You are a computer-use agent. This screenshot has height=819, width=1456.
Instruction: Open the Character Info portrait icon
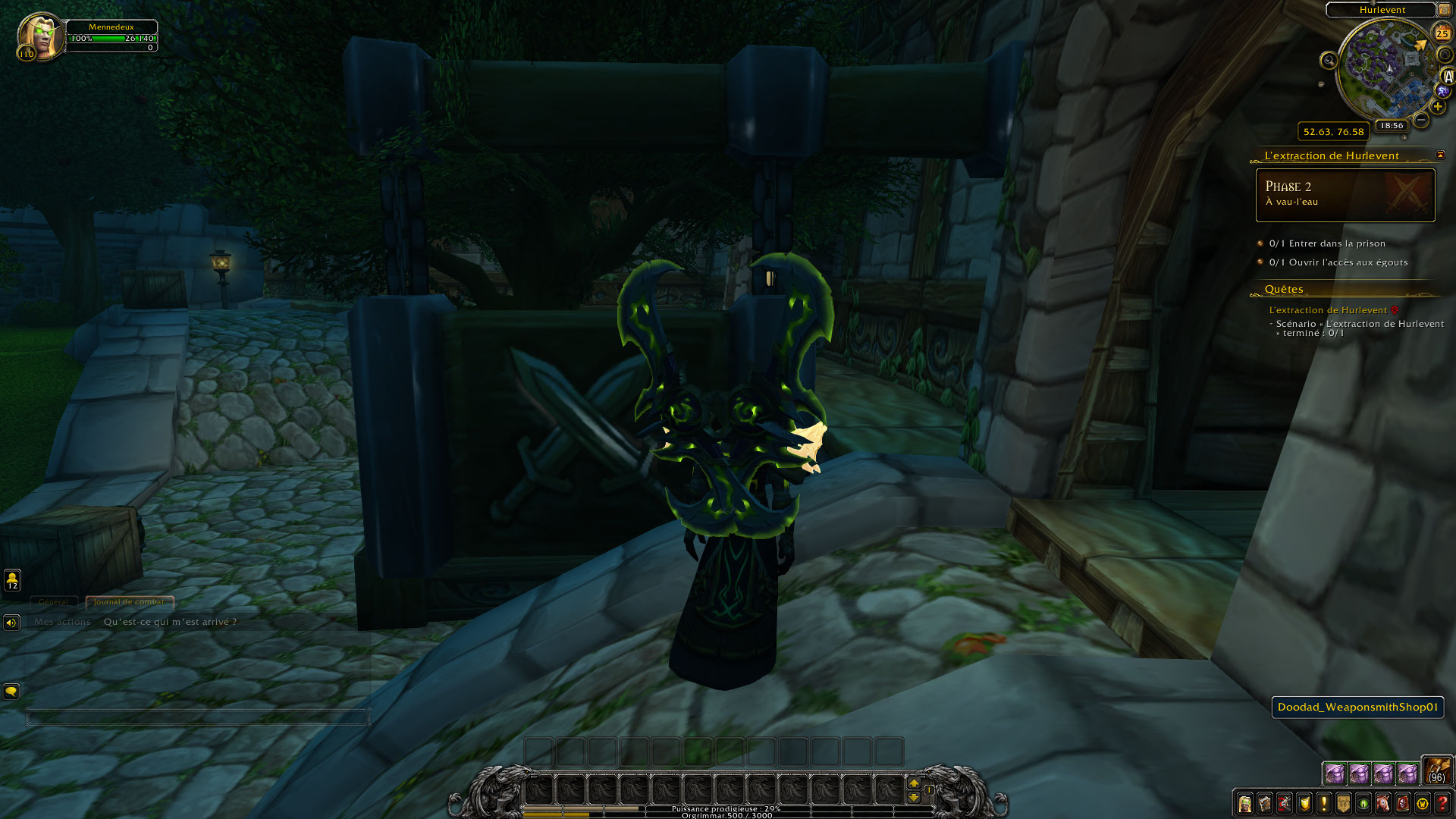coord(1246,803)
